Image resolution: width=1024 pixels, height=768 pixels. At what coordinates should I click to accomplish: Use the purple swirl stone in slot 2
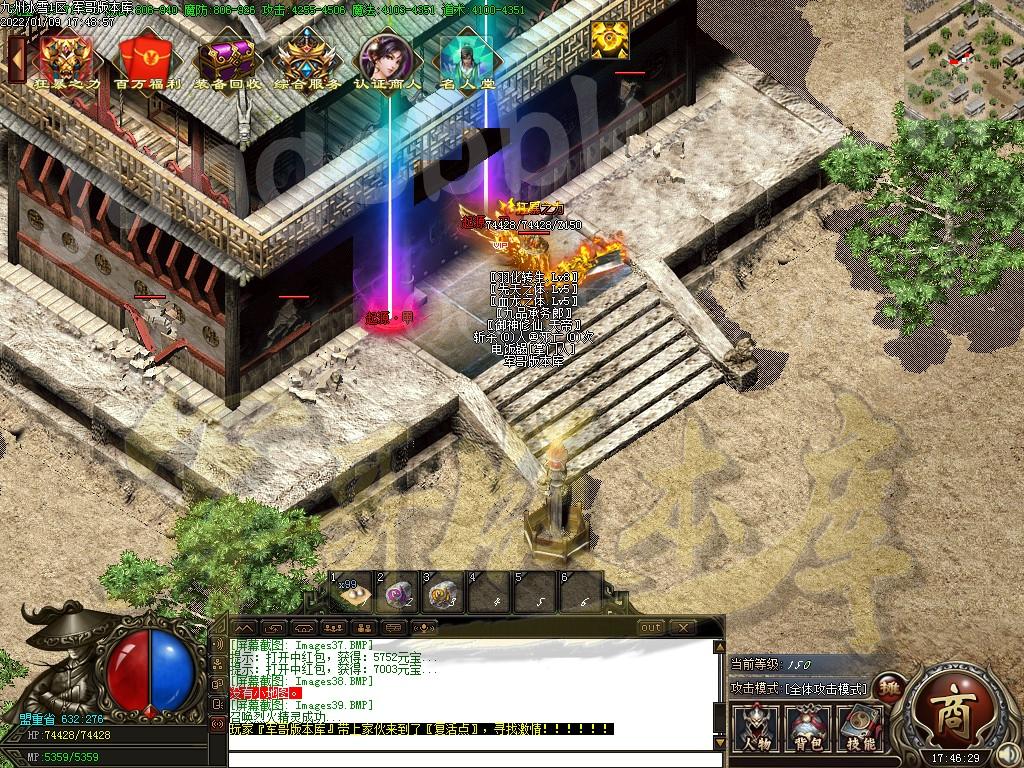(x=399, y=593)
